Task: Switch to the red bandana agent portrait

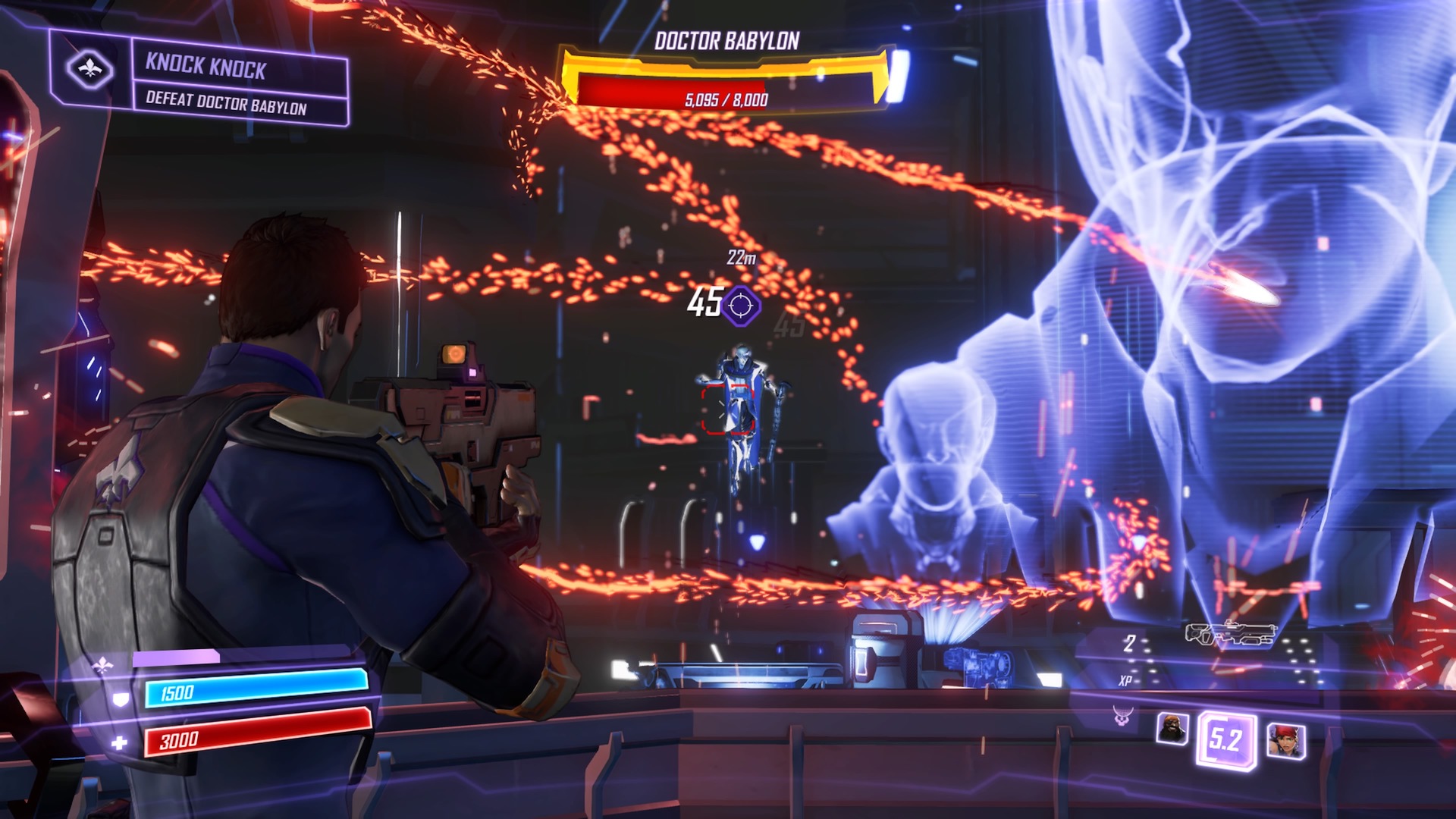Action: [x=1286, y=741]
